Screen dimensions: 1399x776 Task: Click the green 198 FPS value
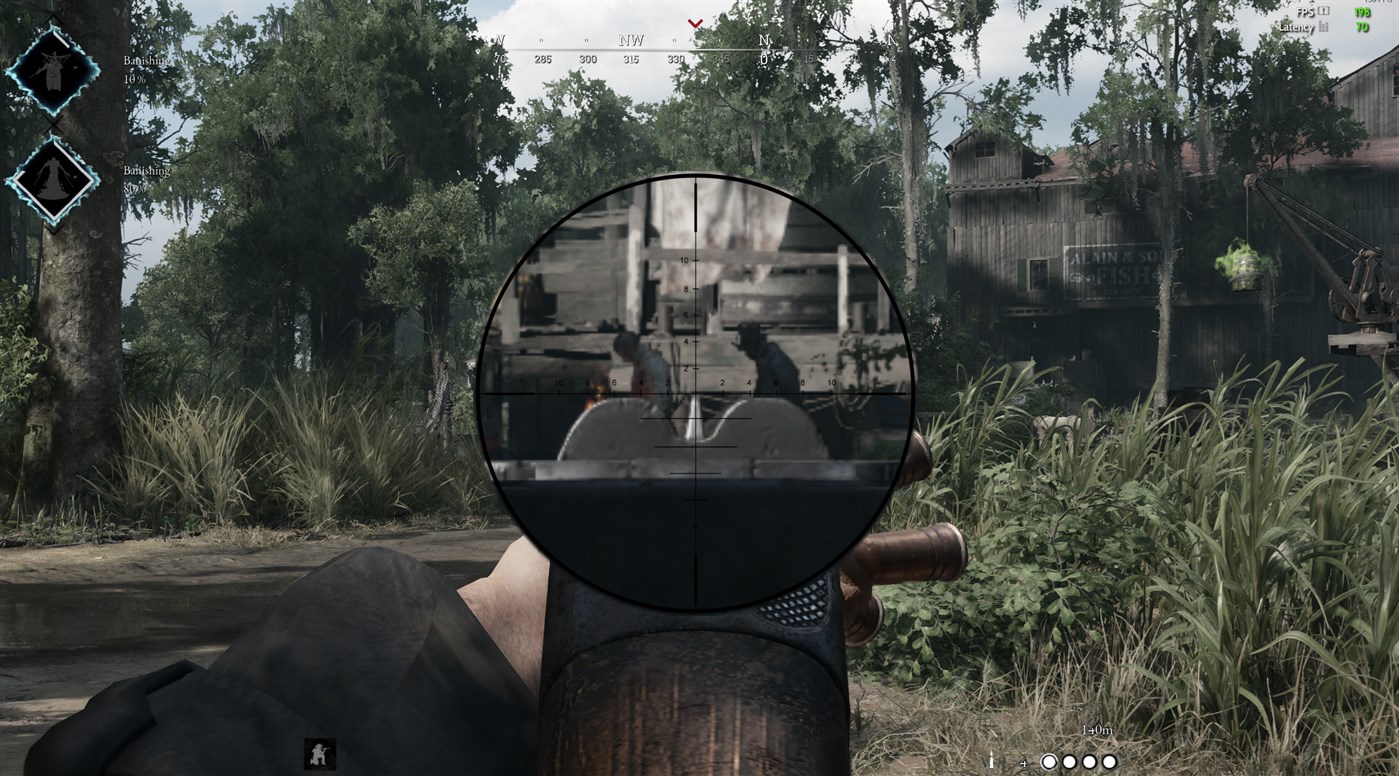[x=1362, y=12]
